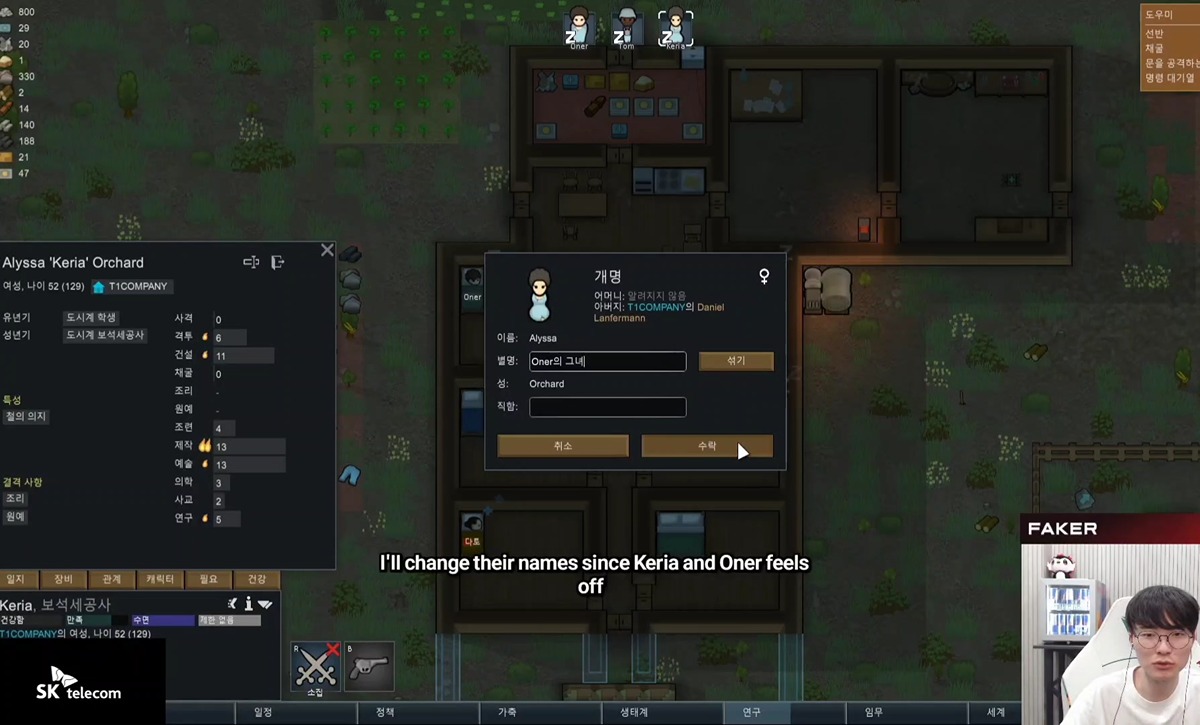Open the 장비 gear tab
1200x725 pixels.
(x=63, y=579)
